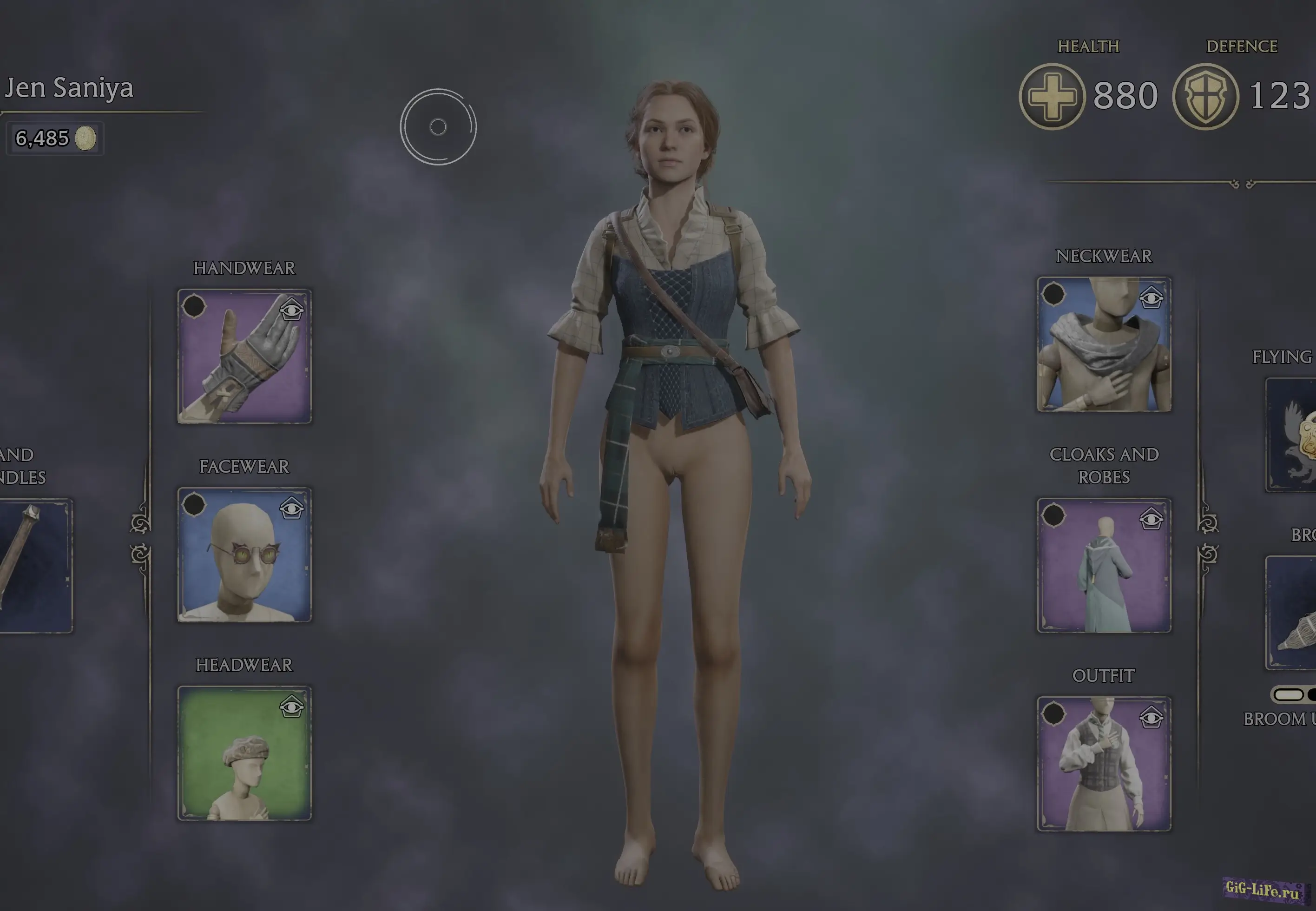Select the Neckwear scarf slot
Viewport: 1316px width, 911px height.
(1104, 344)
